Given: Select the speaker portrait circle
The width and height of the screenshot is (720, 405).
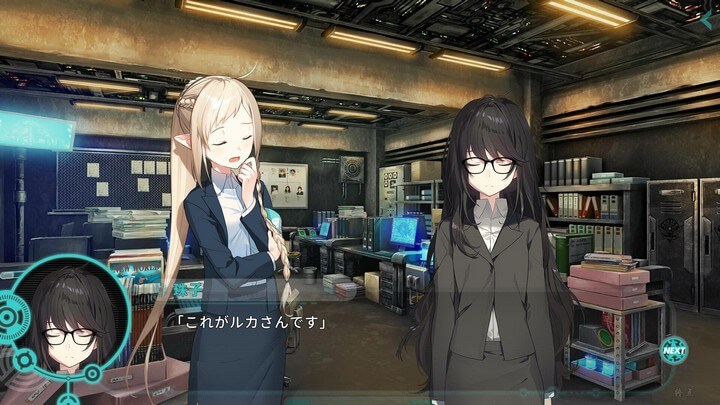Looking at the screenshot, I should pyautogui.click(x=63, y=321).
